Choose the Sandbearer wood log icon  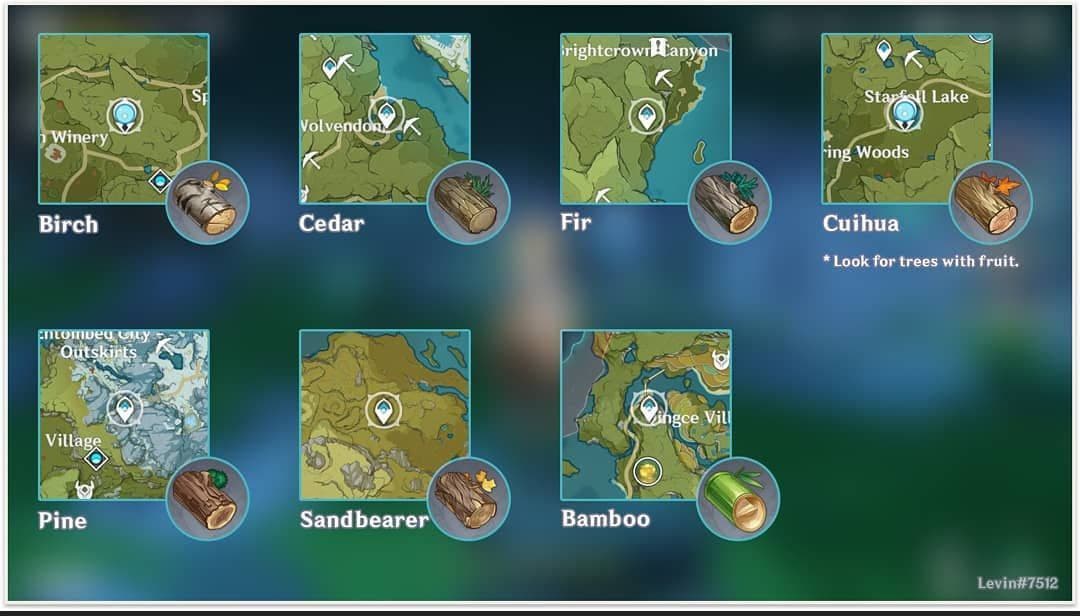click(x=469, y=499)
